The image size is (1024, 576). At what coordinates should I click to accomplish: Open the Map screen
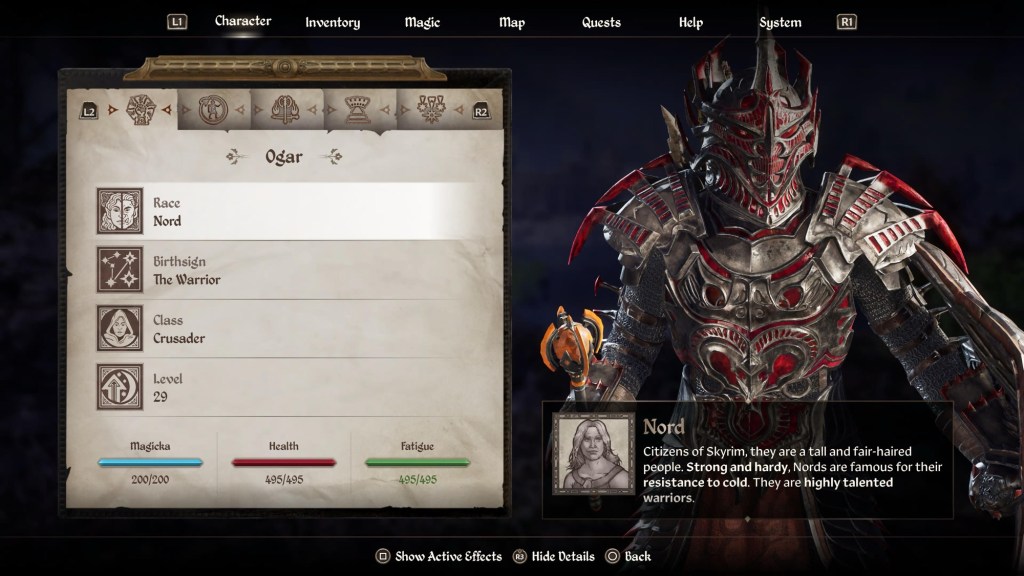tap(511, 22)
